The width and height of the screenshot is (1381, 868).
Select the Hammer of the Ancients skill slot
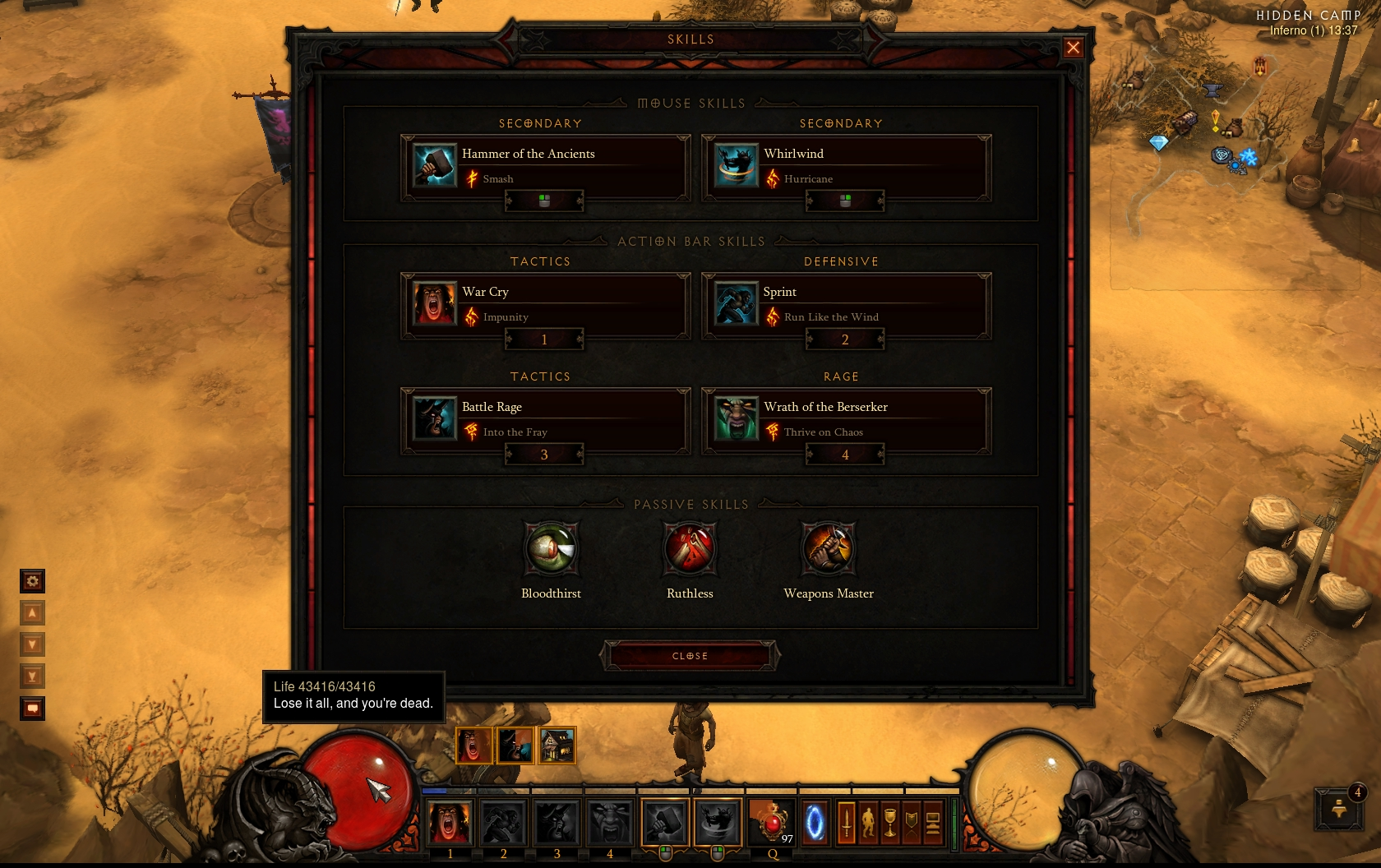click(x=544, y=167)
